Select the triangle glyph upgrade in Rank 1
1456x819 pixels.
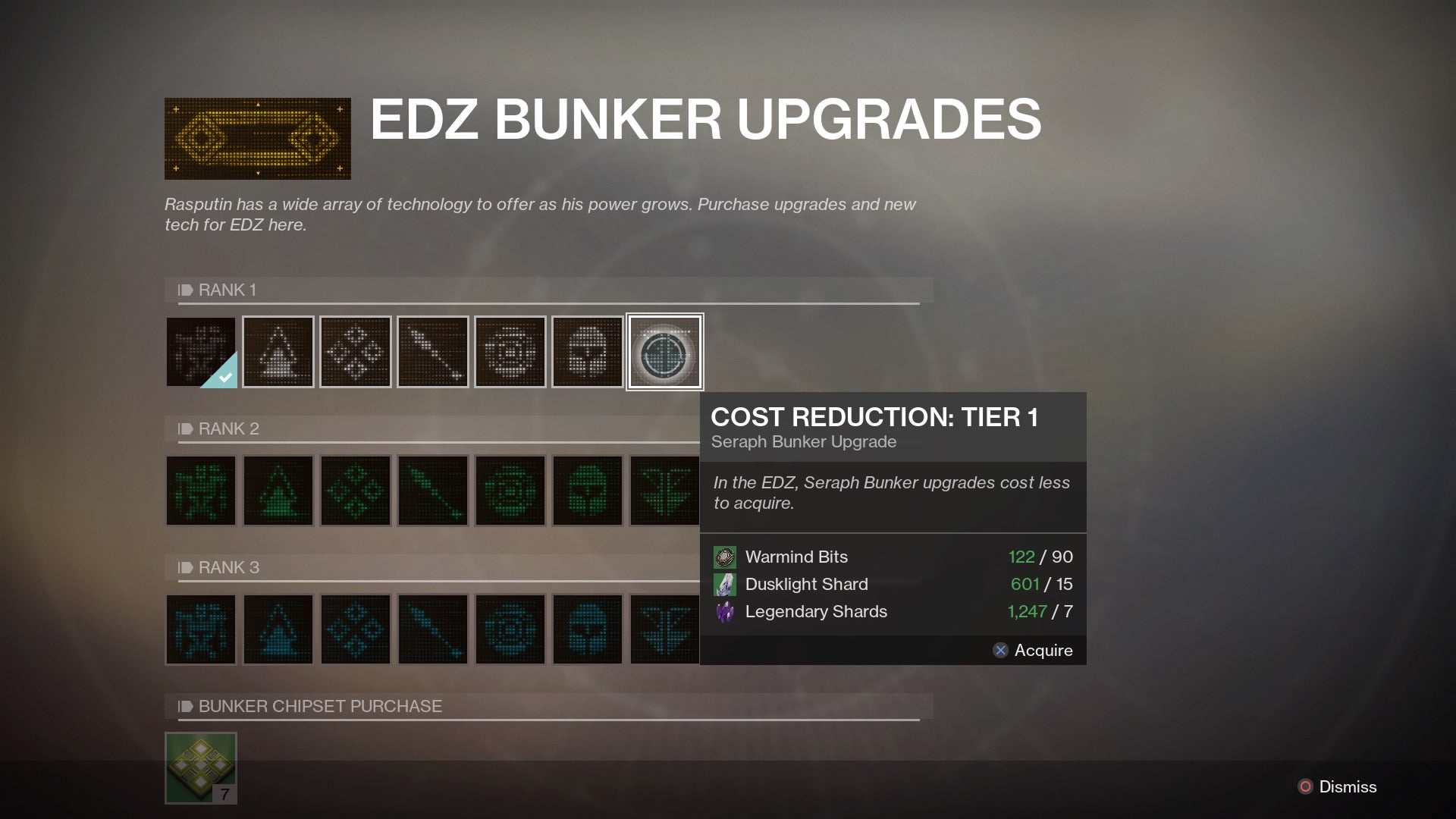(278, 351)
